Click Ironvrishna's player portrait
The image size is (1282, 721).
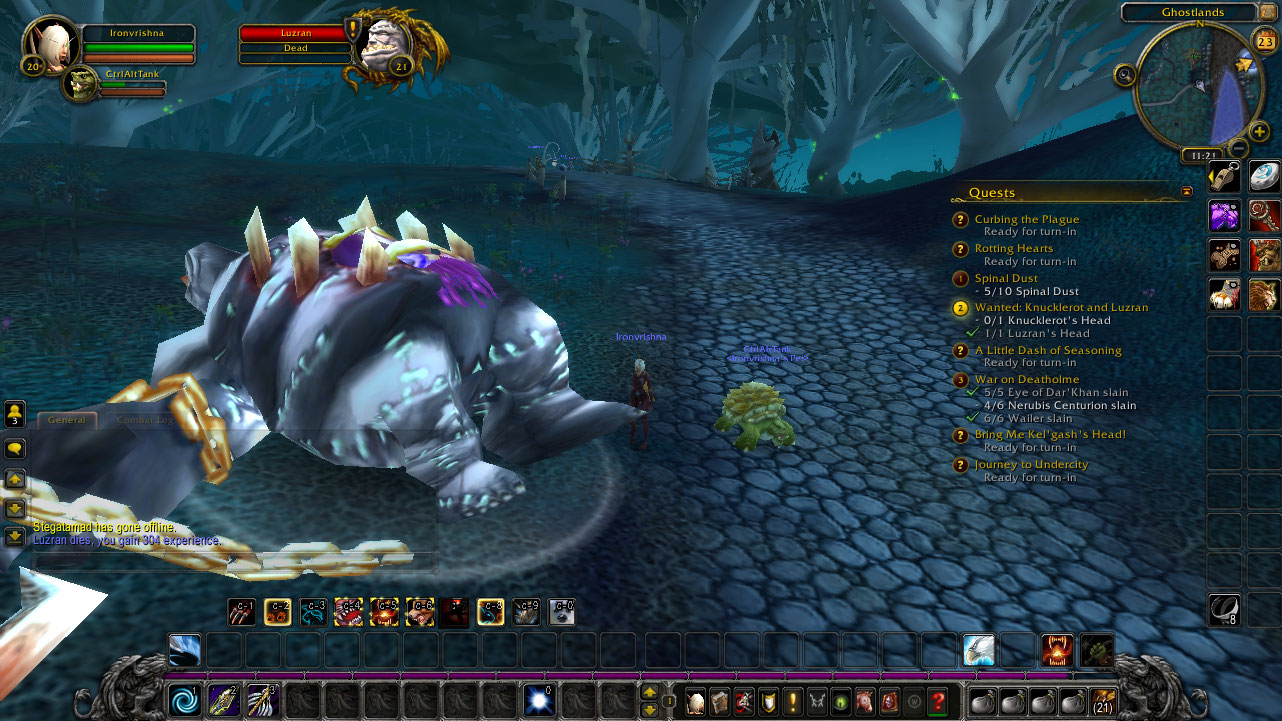(x=50, y=43)
